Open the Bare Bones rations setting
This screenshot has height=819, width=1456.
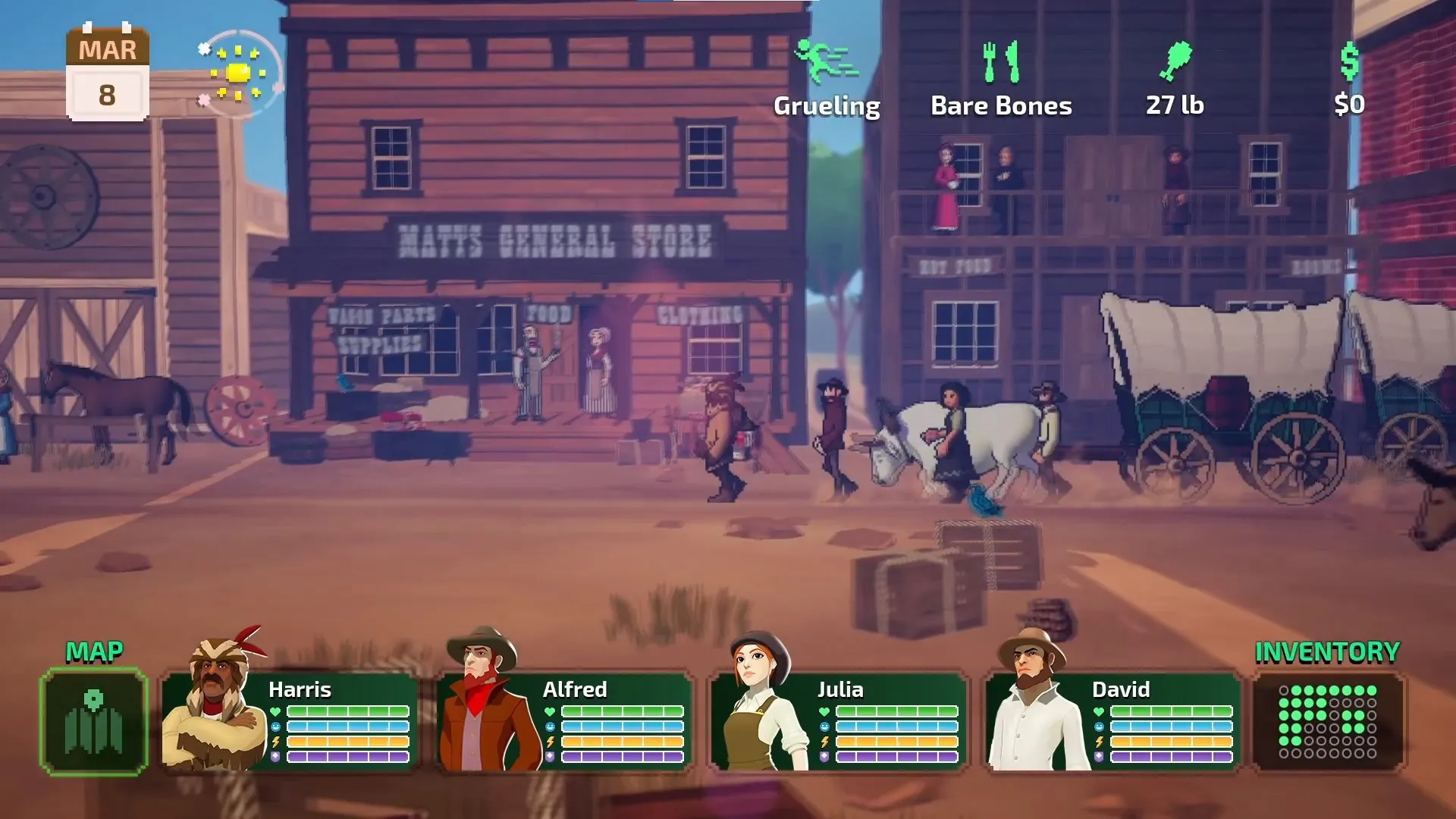click(x=1001, y=106)
